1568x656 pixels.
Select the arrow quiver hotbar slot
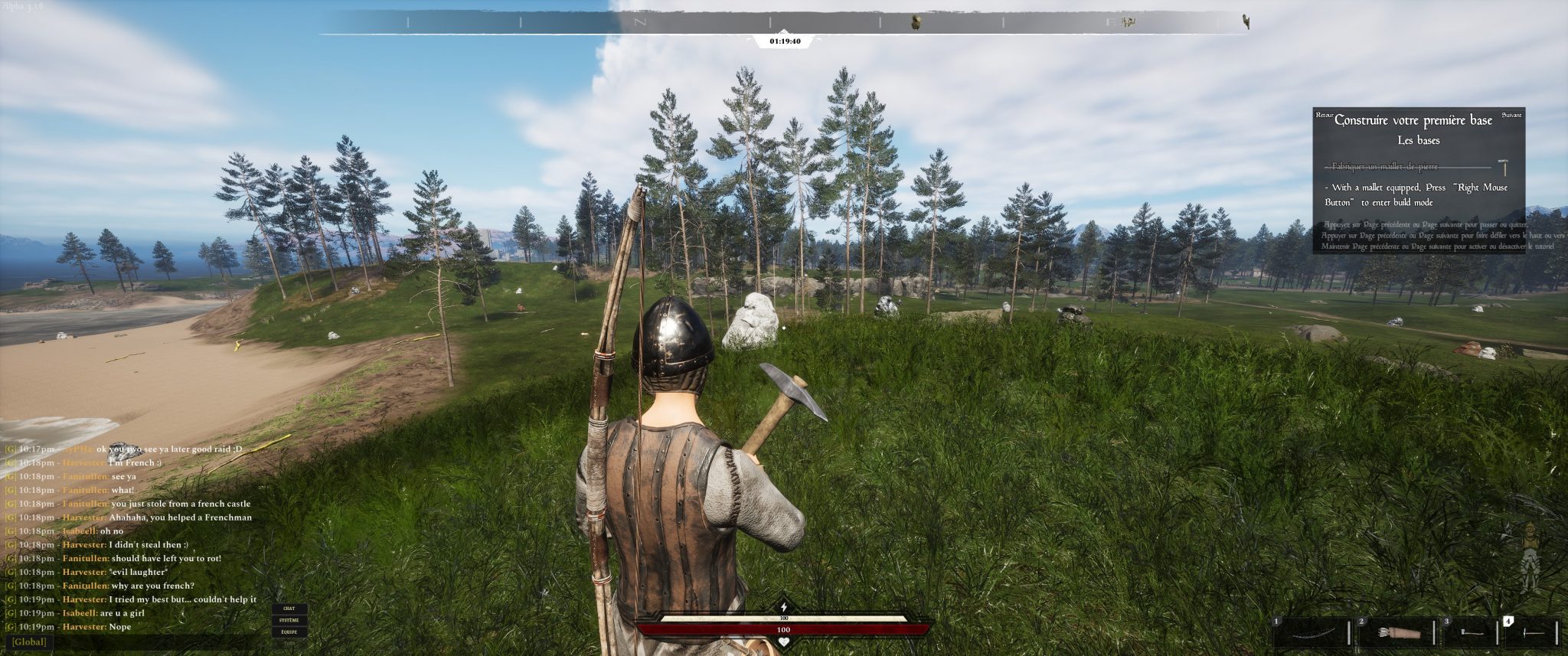coord(1398,633)
